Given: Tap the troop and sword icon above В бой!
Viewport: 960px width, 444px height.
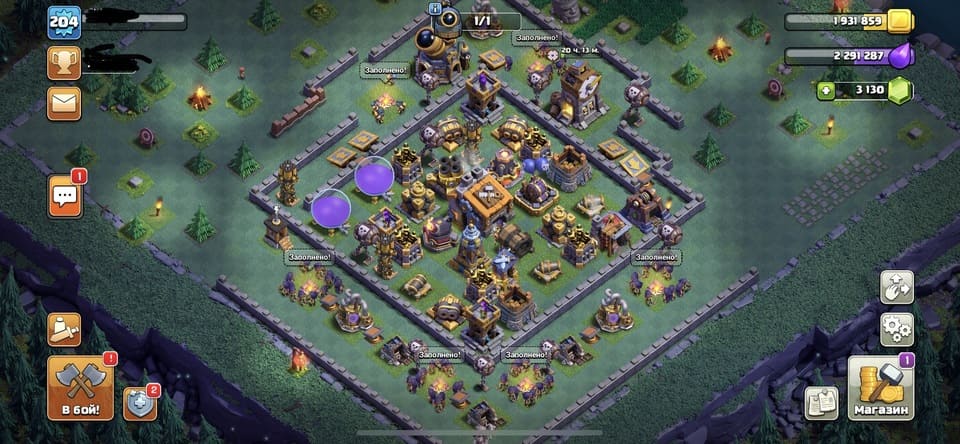Looking at the screenshot, I should click(x=64, y=328).
